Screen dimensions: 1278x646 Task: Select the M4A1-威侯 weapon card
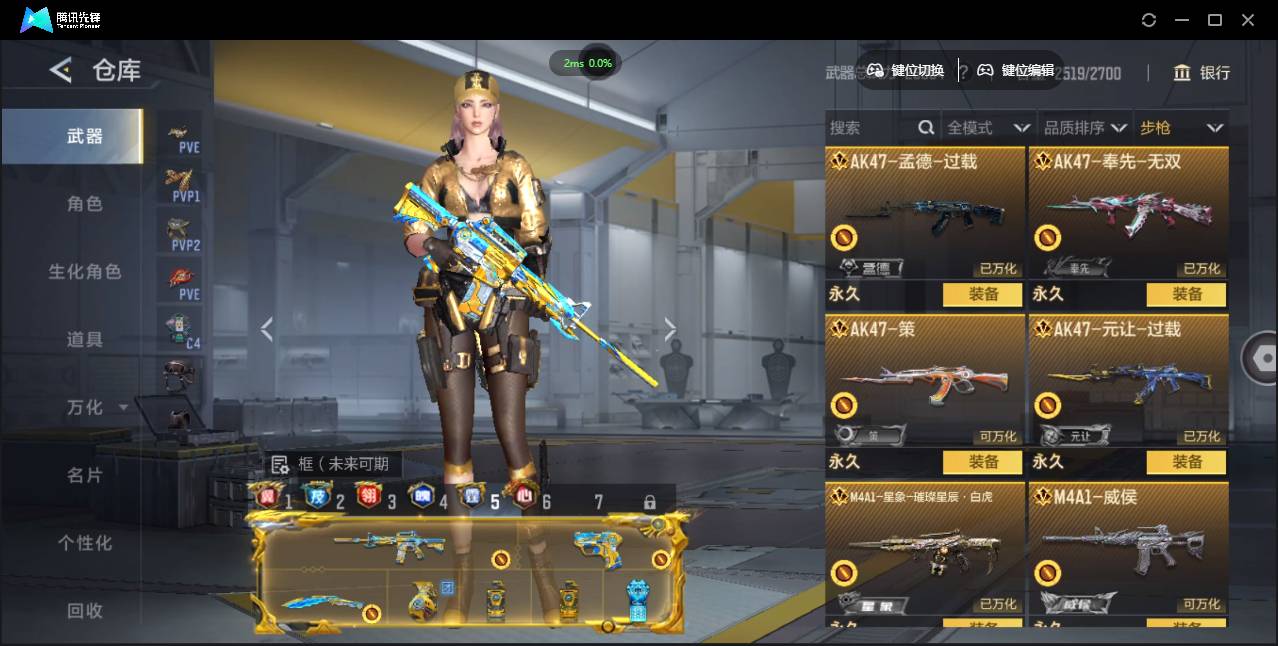pos(1128,550)
